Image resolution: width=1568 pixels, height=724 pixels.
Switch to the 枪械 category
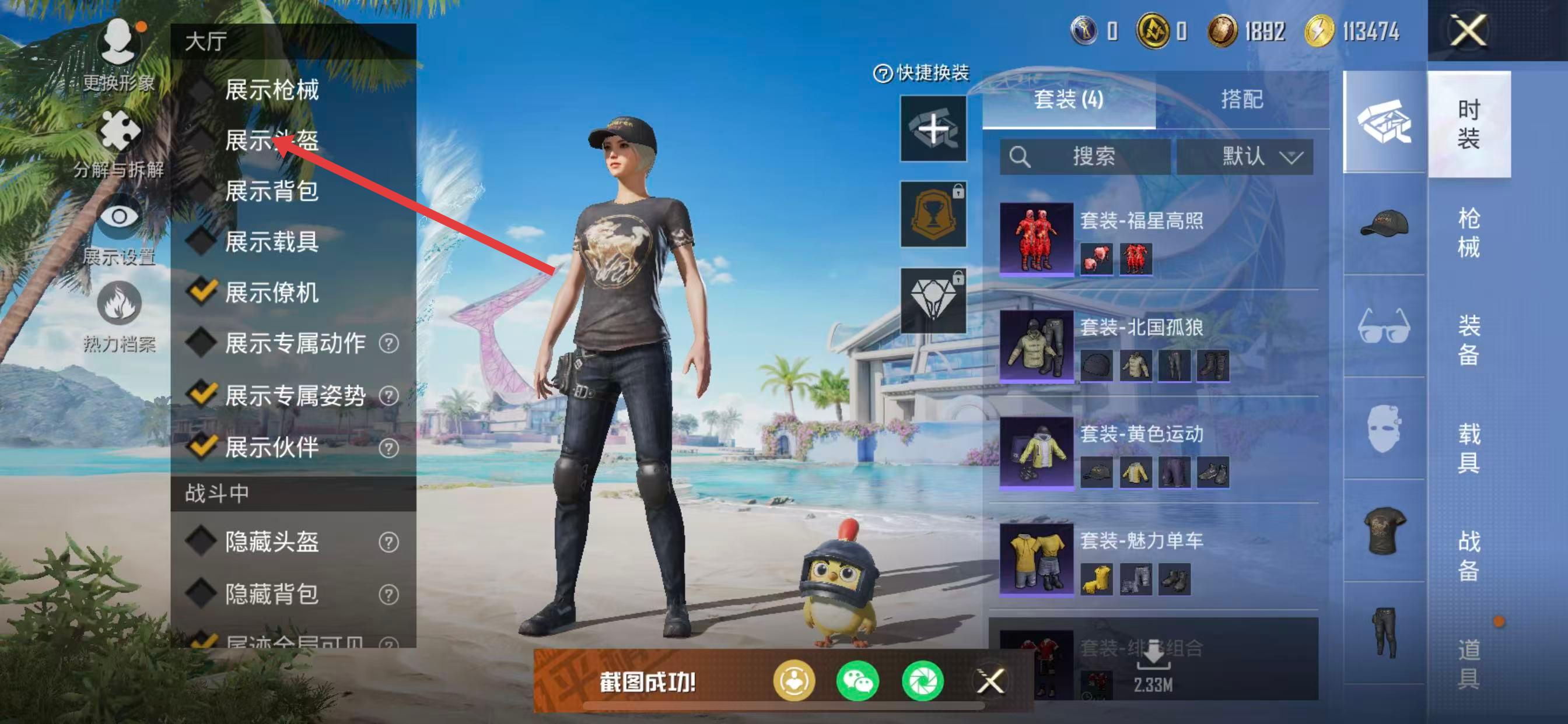click(1468, 233)
